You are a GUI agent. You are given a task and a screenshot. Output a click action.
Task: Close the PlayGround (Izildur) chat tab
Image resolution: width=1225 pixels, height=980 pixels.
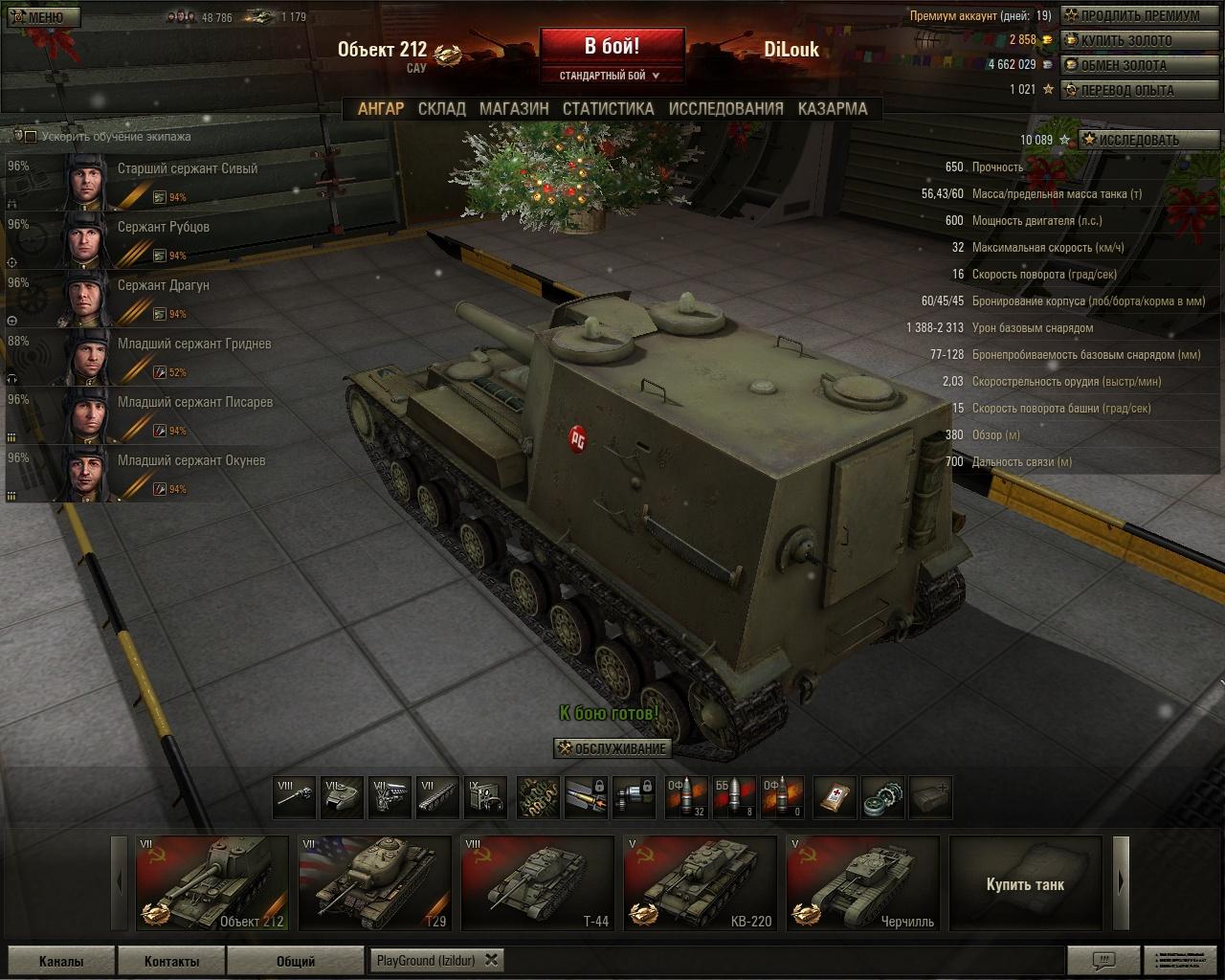(491, 960)
